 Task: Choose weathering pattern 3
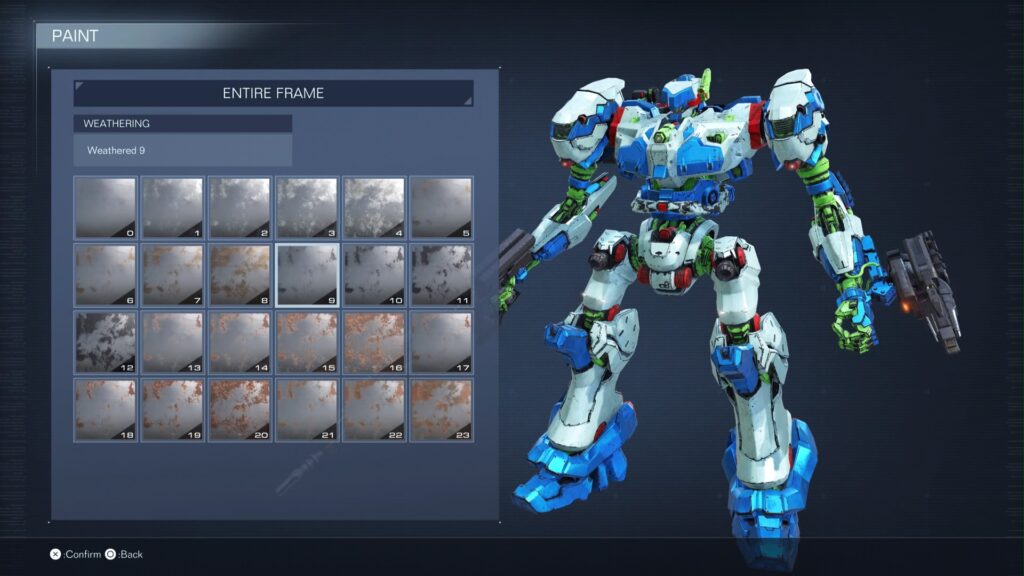tap(307, 208)
